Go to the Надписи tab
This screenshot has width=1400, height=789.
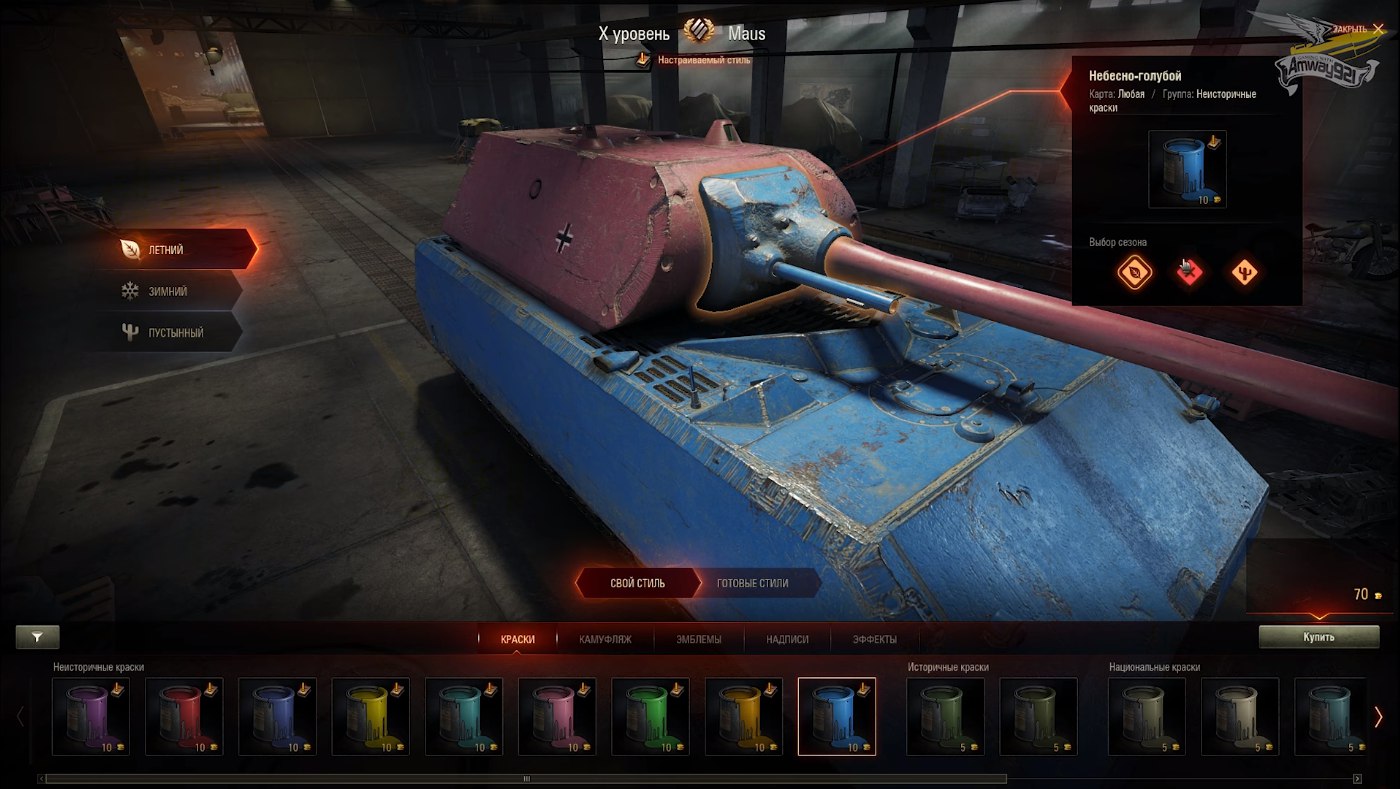point(787,639)
